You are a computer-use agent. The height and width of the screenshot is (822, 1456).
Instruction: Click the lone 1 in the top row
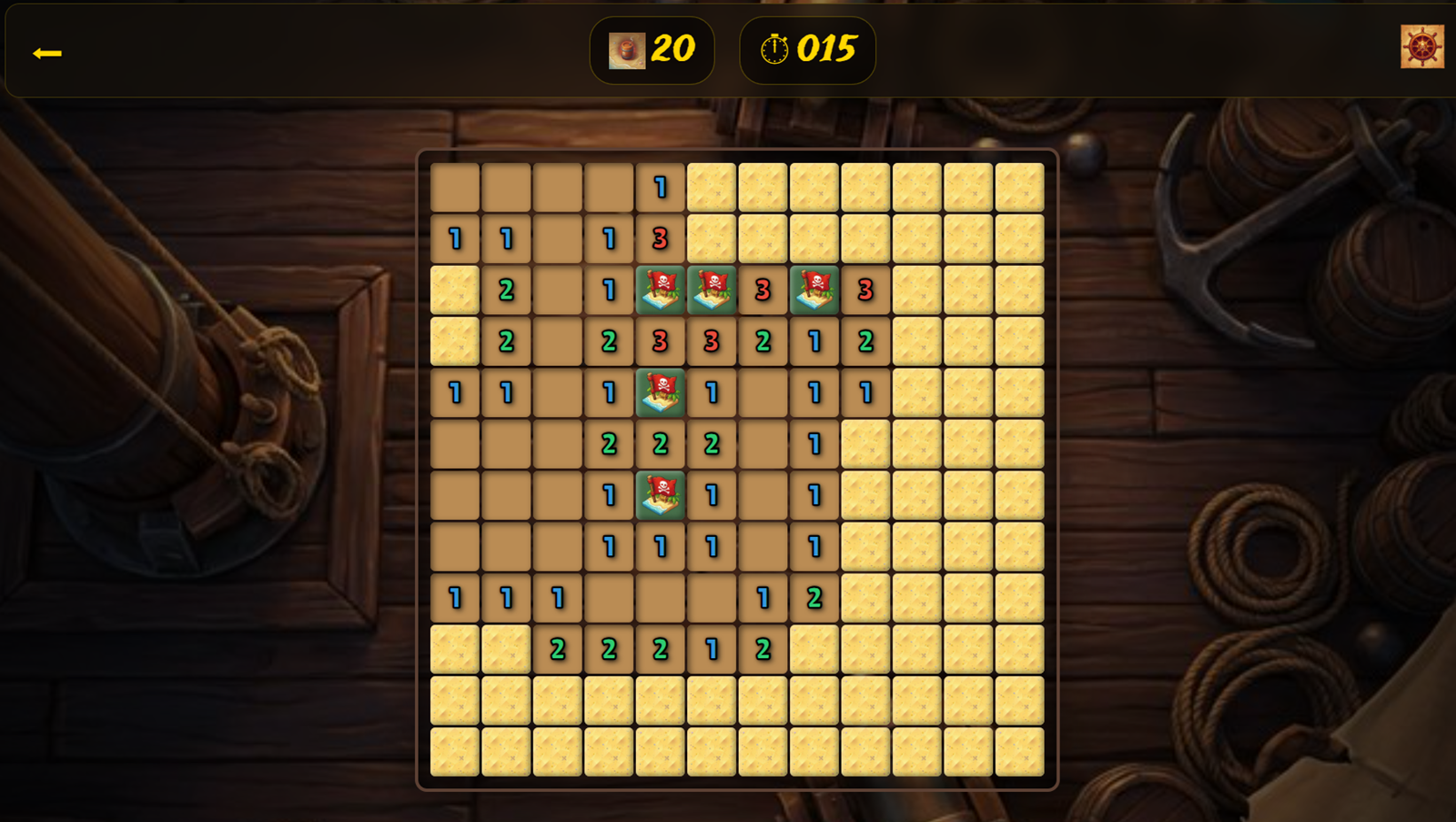tap(659, 188)
